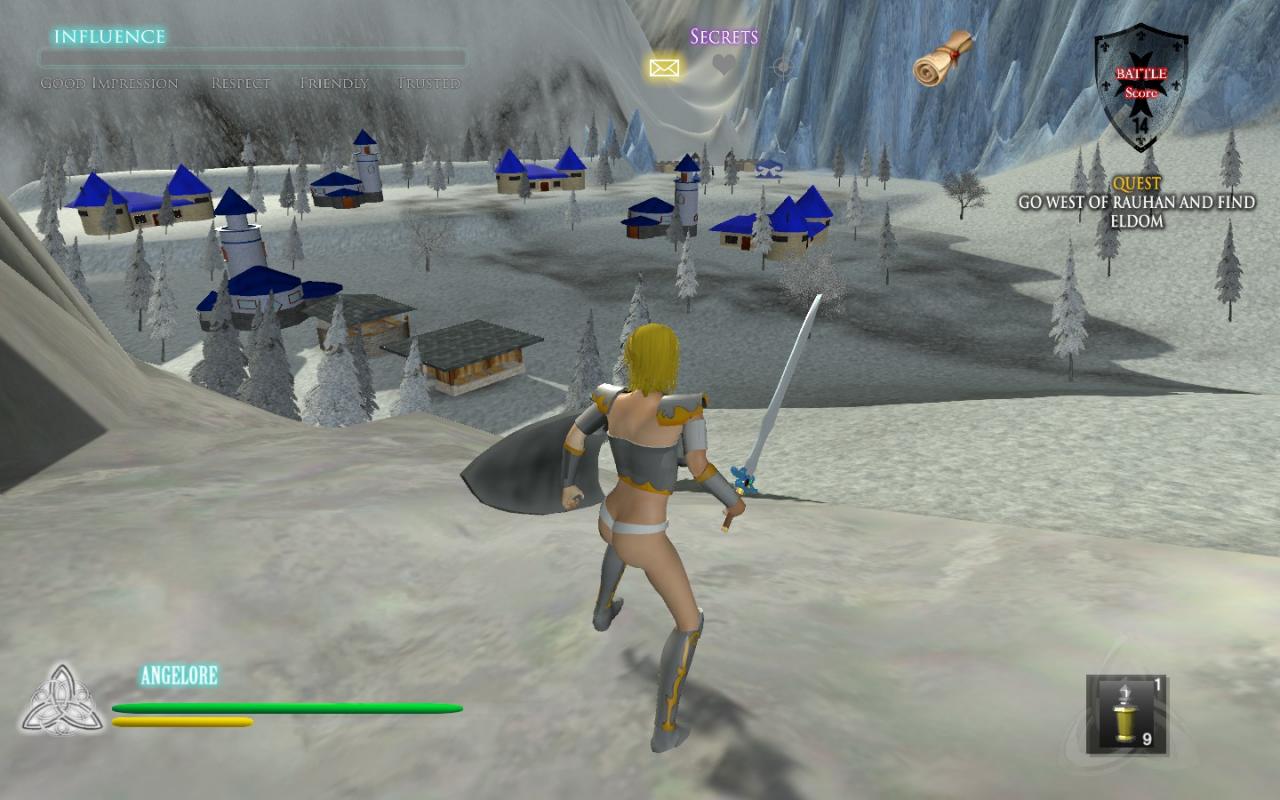The image size is (1280, 800).
Task: Open the rolled parchment scroll
Action: [943, 57]
